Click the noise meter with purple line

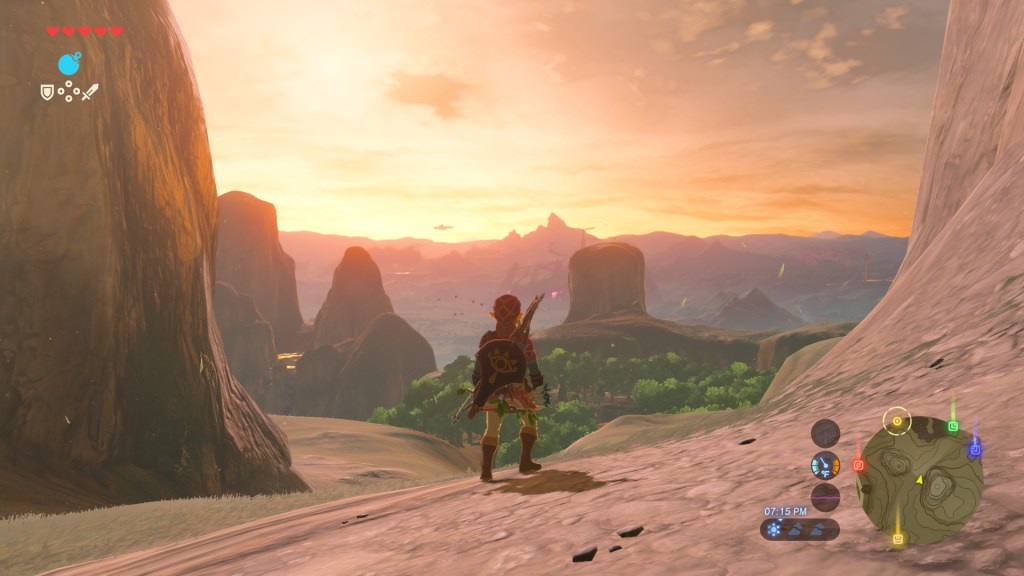(825, 497)
